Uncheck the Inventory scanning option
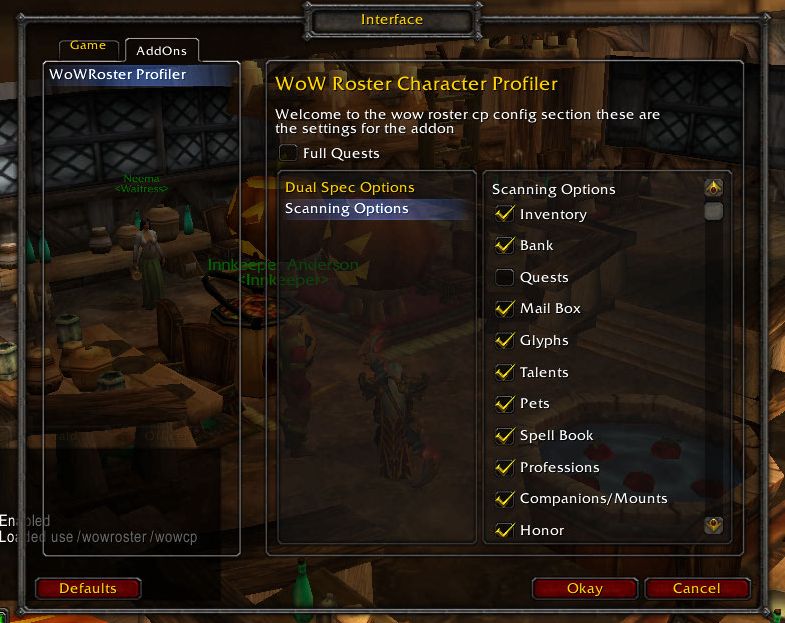Screen dimensions: 785x623 tap(505, 214)
